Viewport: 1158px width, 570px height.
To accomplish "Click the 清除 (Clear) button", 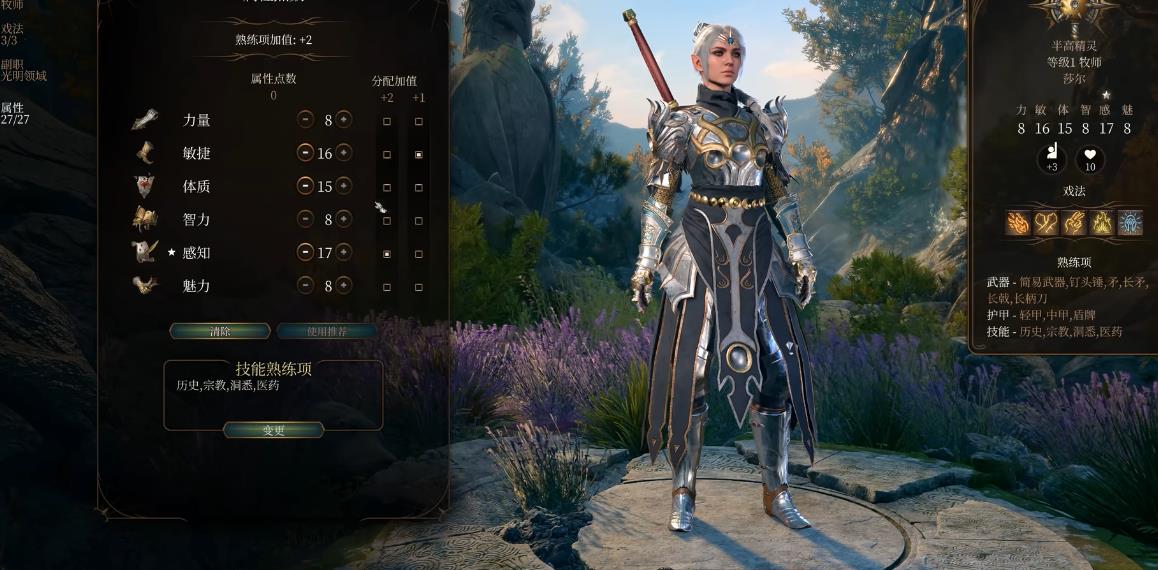I will [220, 331].
